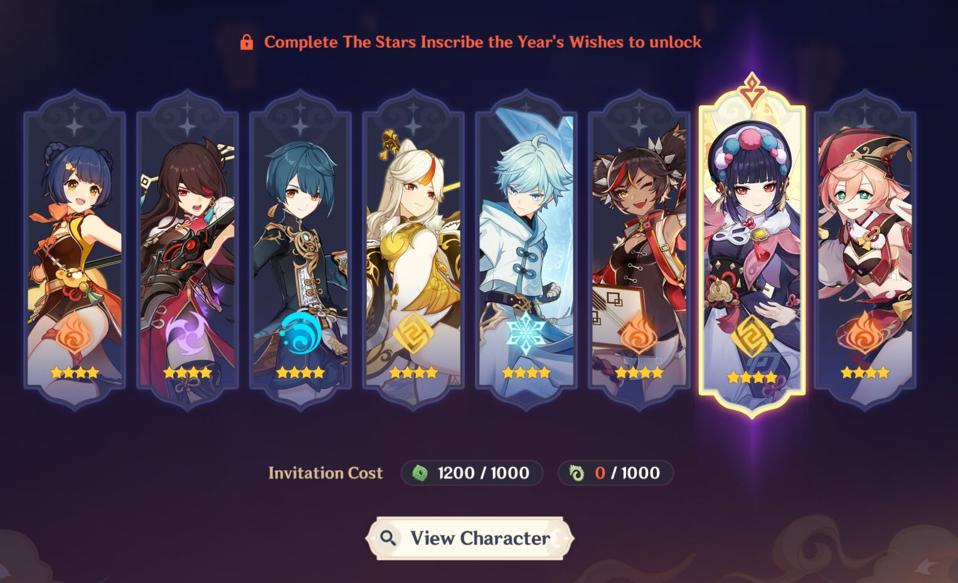Viewport: 958px width, 583px height.
Task: Open the View Character details
Action: pyautogui.click(x=468, y=538)
